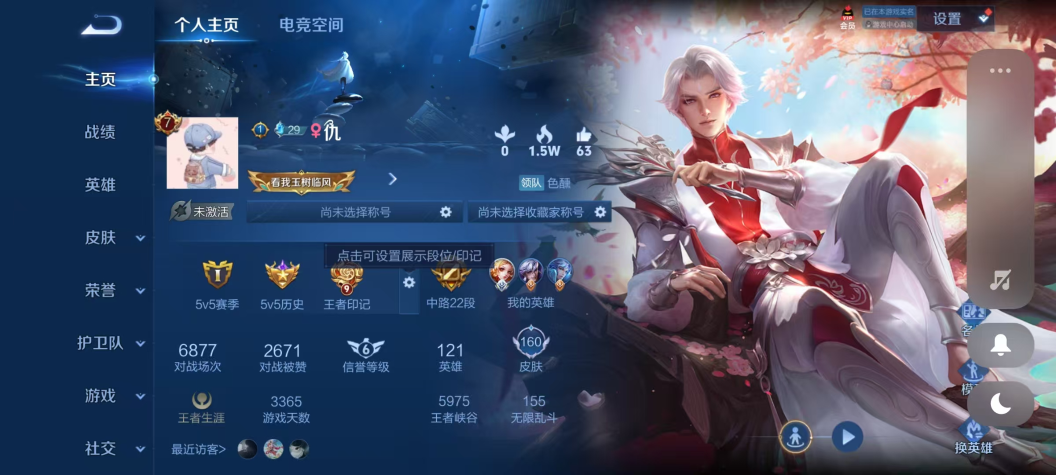Open the 5v5历史 badge

282,283
